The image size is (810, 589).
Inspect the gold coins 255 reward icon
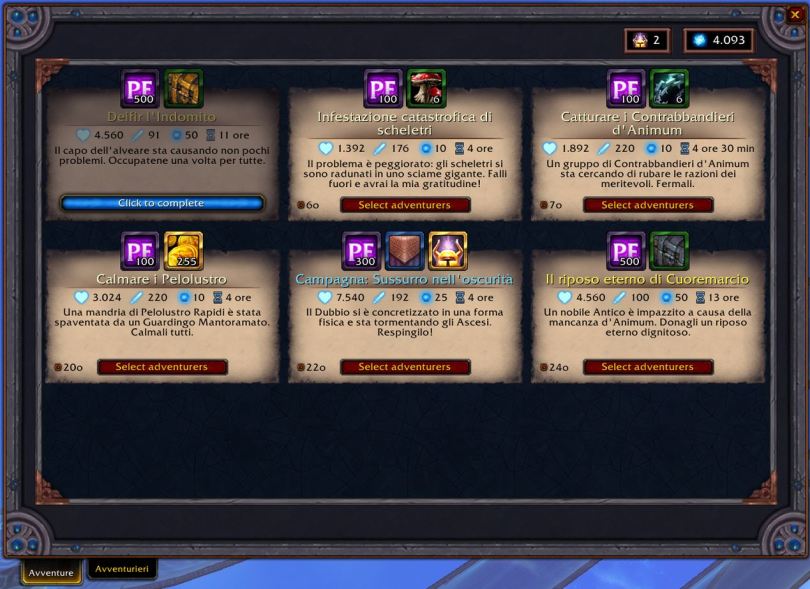coord(183,251)
